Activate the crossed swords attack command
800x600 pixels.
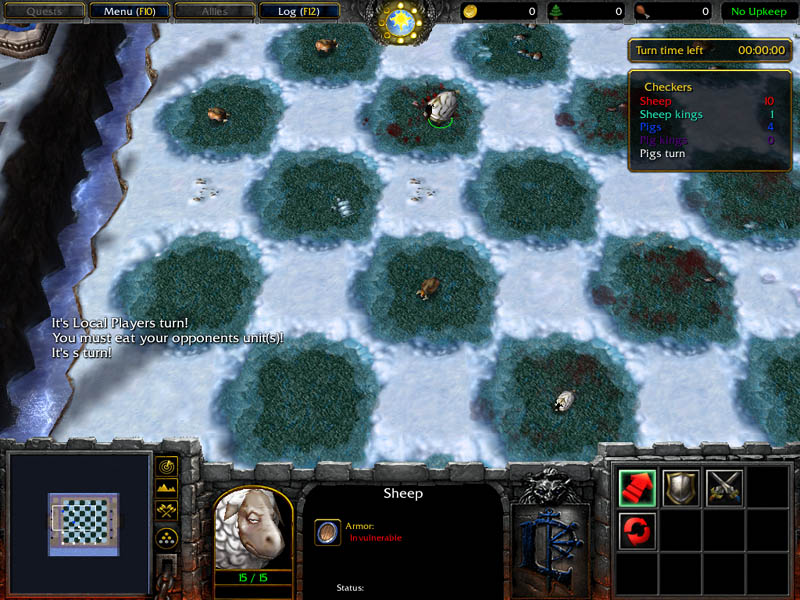[724, 487]
